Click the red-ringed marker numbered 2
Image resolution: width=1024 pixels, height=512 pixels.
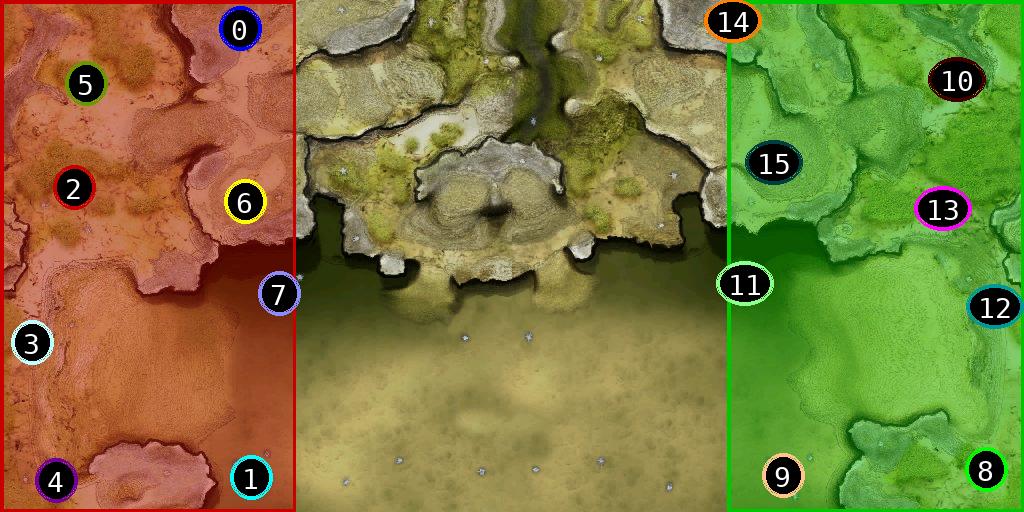pyautogui.click(x=74, y=188)
